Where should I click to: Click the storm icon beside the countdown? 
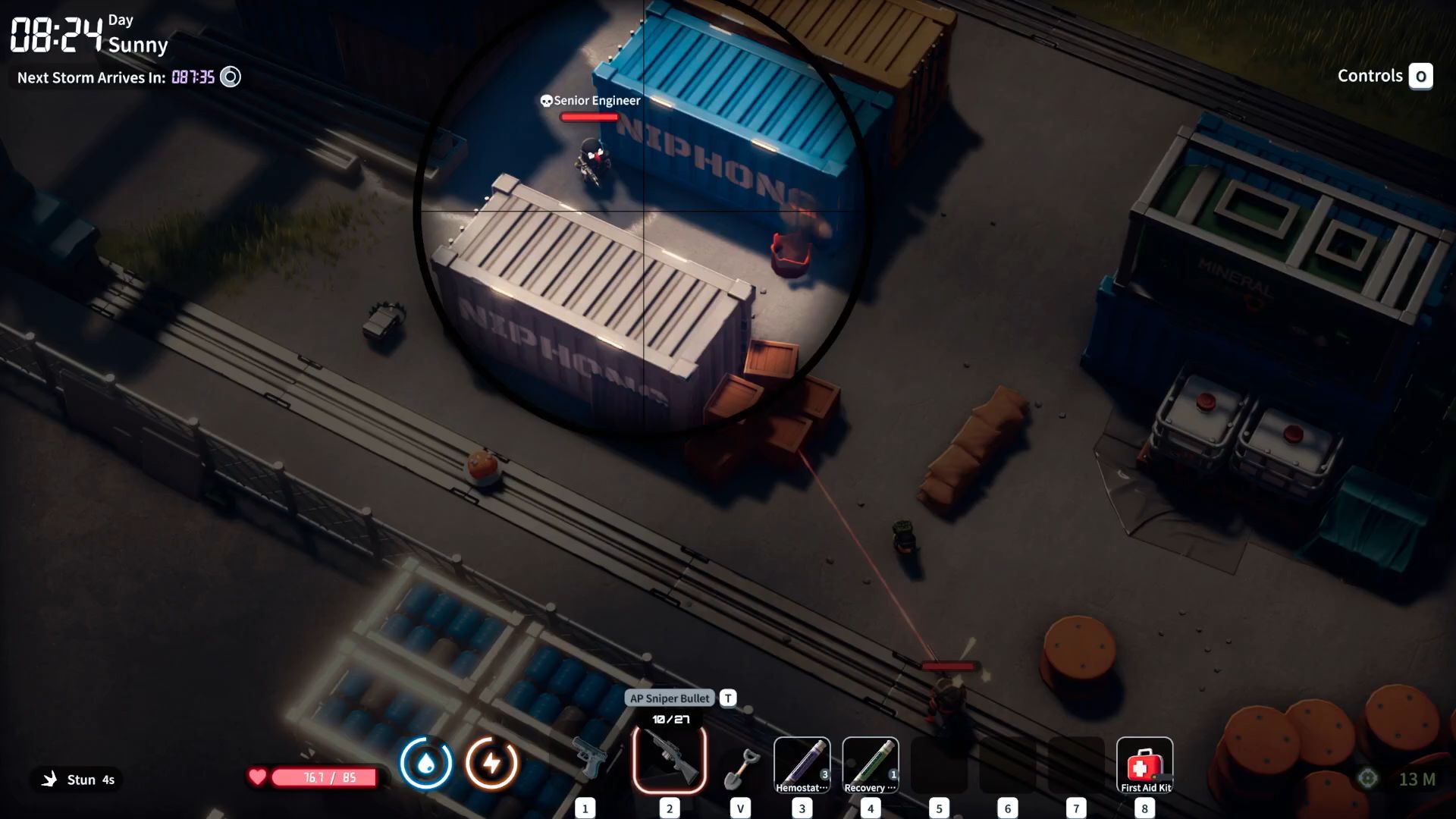point(231,77)
